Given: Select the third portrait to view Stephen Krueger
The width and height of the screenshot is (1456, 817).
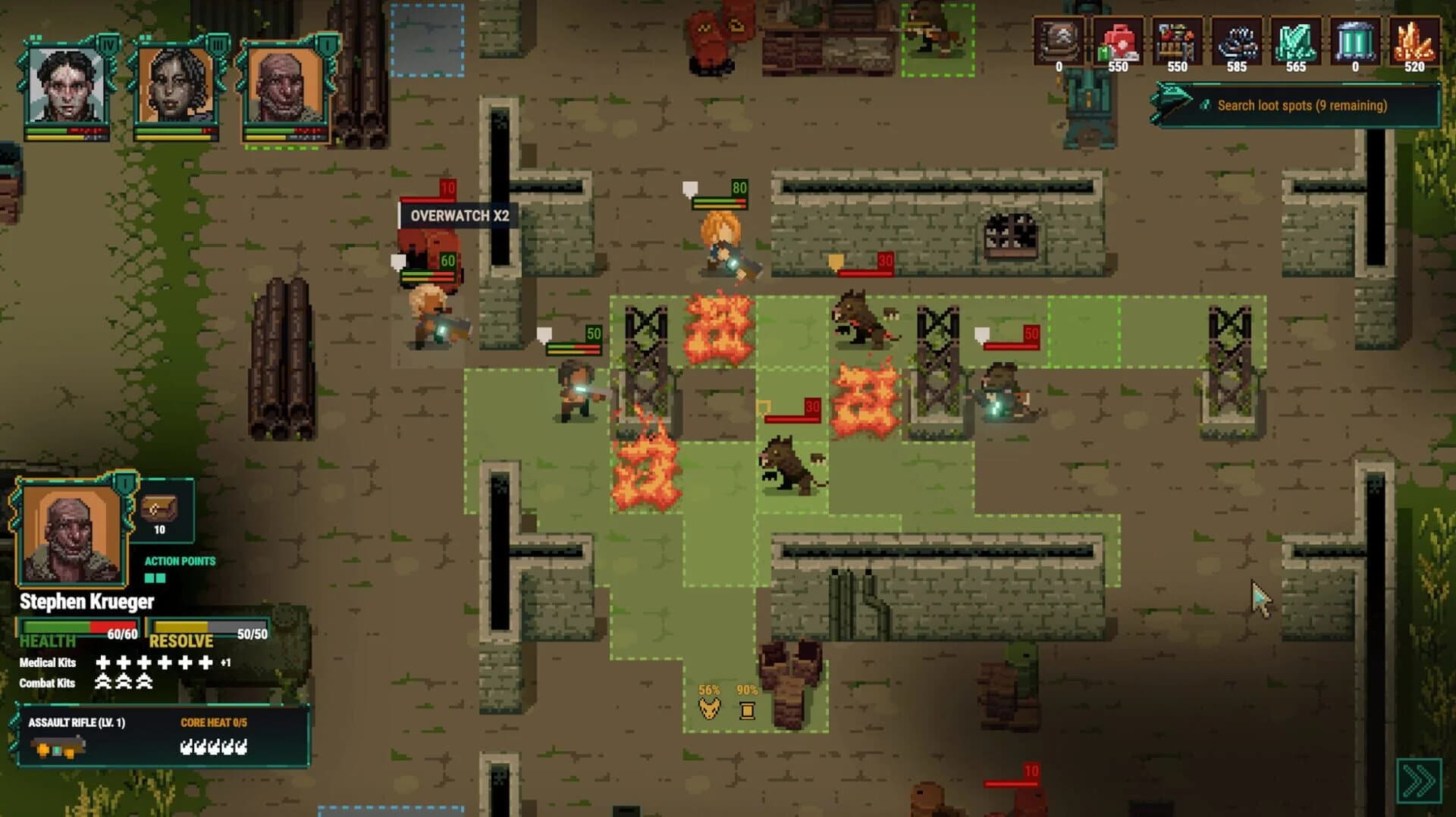Looking at the screenshot, I should (x=284, y=83).
